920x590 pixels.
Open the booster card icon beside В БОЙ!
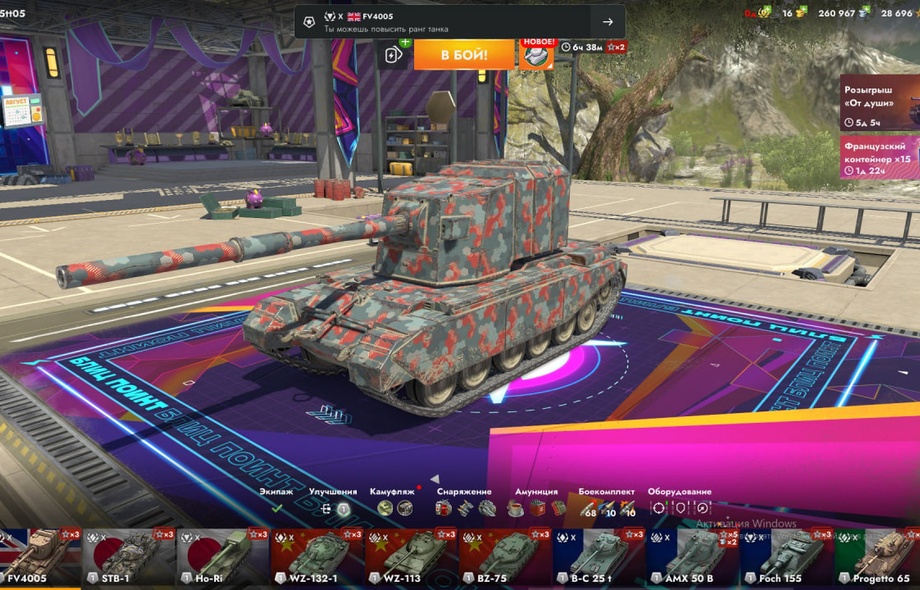click(x=395, y=54)
